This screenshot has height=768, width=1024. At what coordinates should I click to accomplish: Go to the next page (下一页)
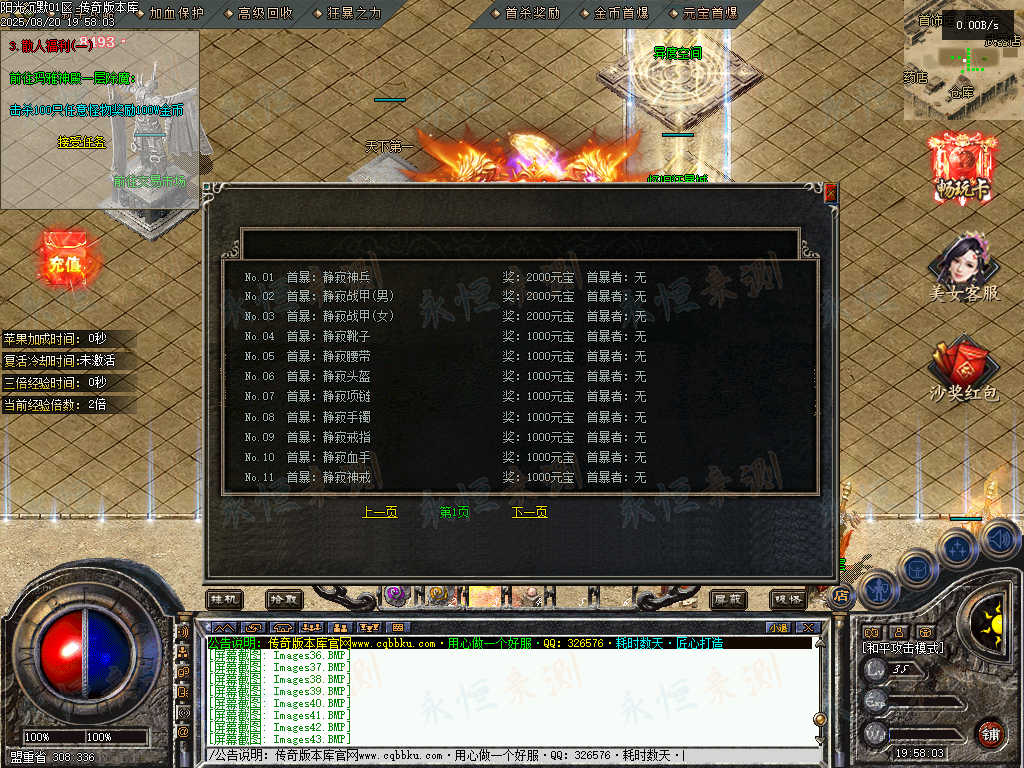pyautogui.click(x=529, y=512)
